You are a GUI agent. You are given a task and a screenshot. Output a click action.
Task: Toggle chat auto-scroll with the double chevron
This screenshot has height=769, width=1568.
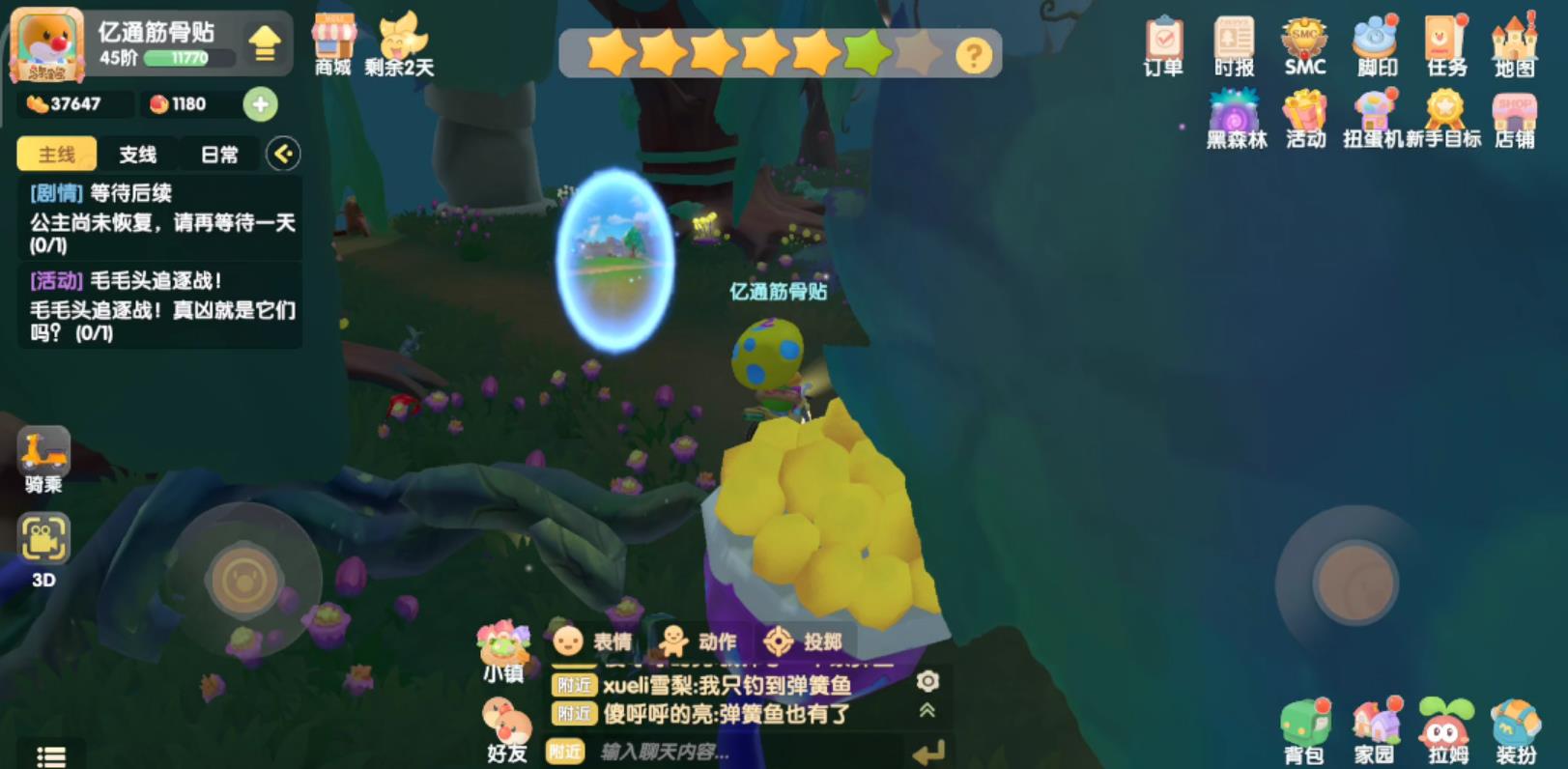928,708
